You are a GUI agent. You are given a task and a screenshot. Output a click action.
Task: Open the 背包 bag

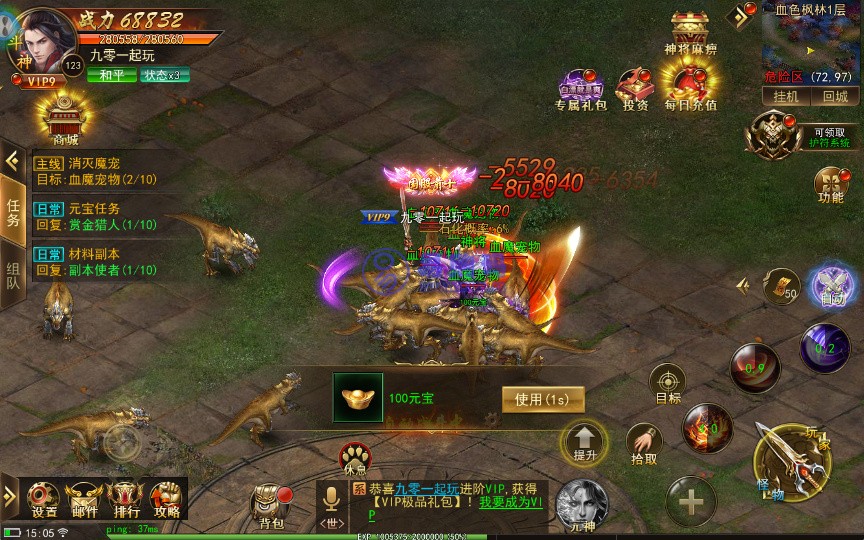point(271,504)
